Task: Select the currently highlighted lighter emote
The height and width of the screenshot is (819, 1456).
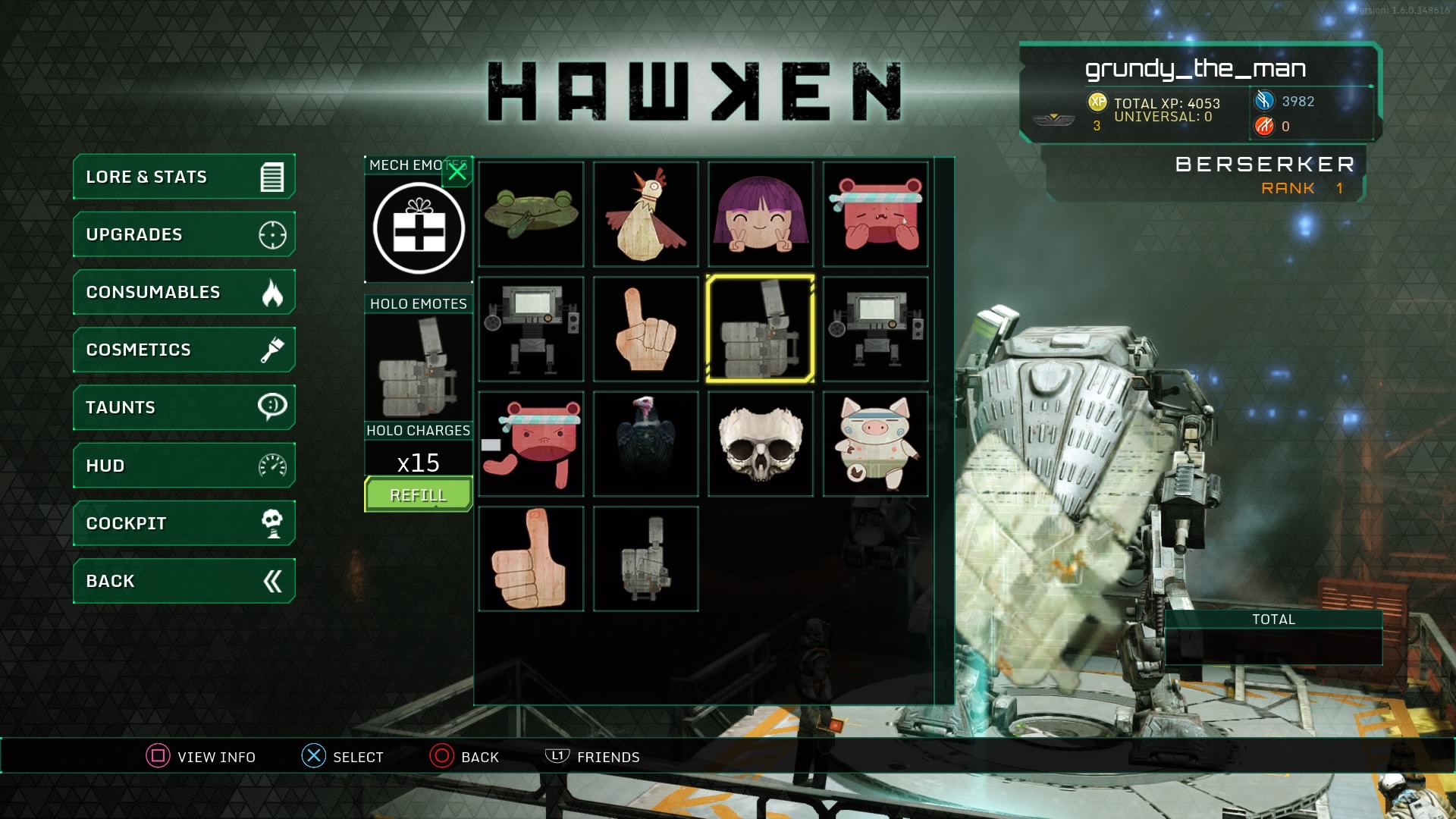Action: click(x=761, y=328)
